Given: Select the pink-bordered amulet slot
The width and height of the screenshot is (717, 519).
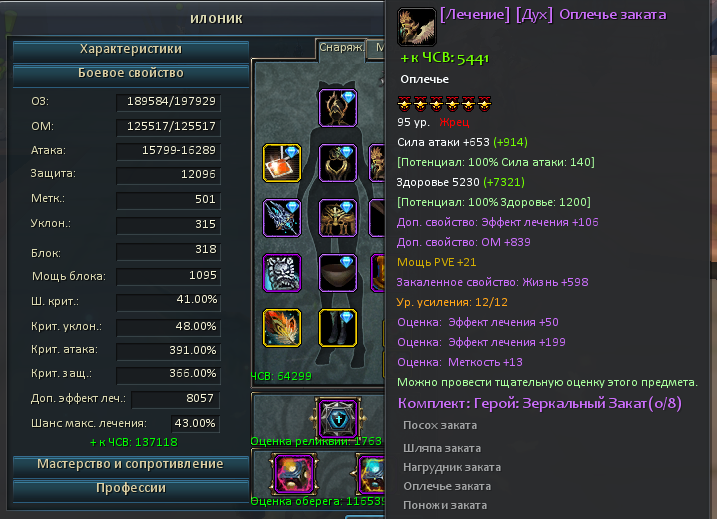Looking at the screenshot, I should click(294, 474).
